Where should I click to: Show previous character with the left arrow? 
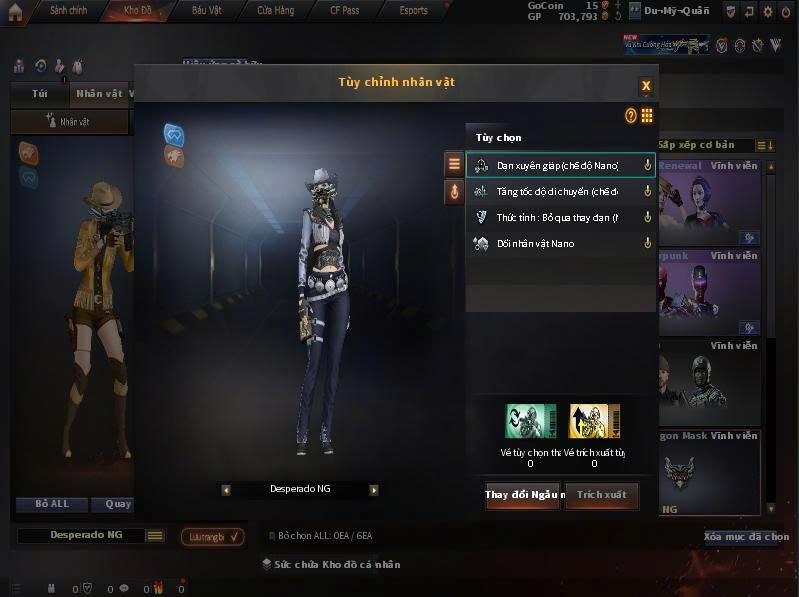(226, 490)
